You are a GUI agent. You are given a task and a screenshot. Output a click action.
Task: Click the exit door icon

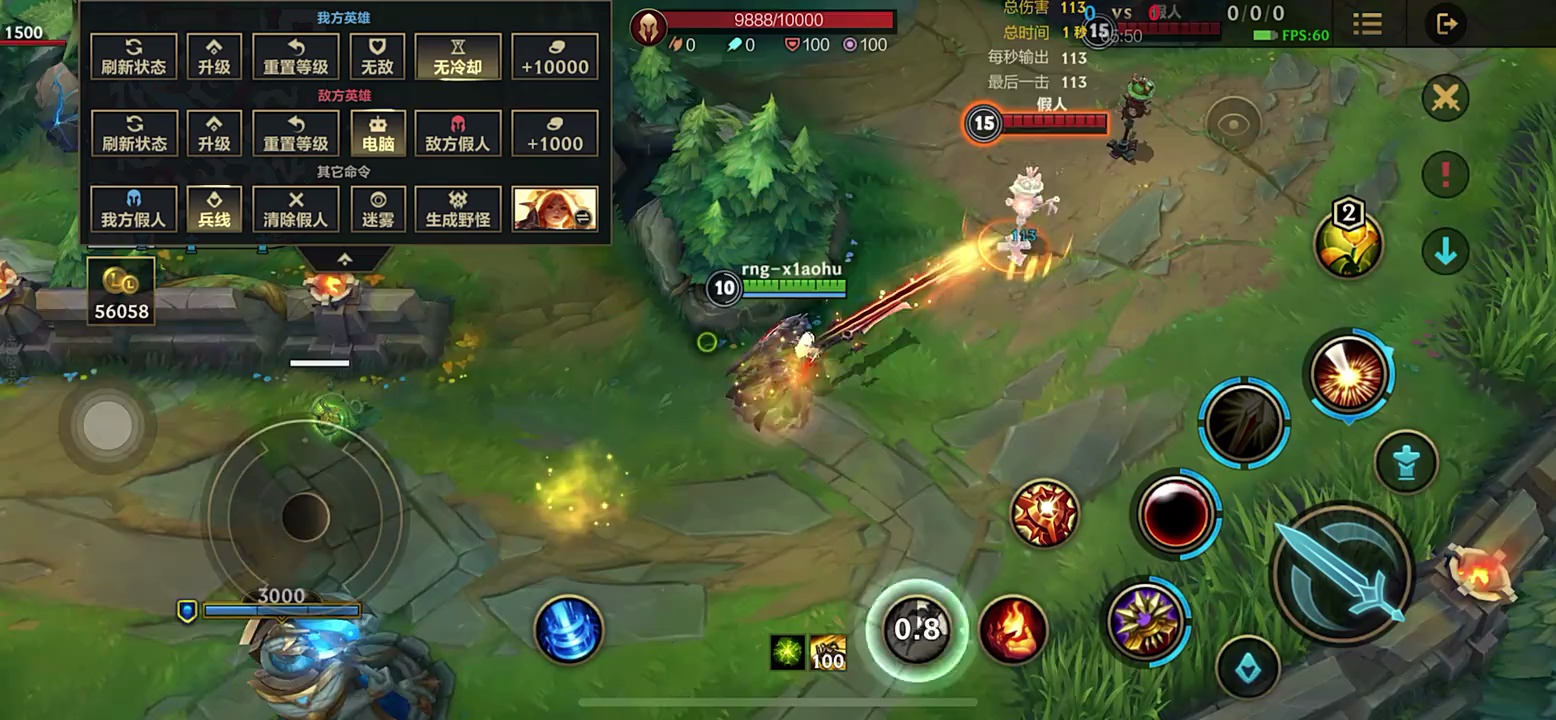[1446, 24]
